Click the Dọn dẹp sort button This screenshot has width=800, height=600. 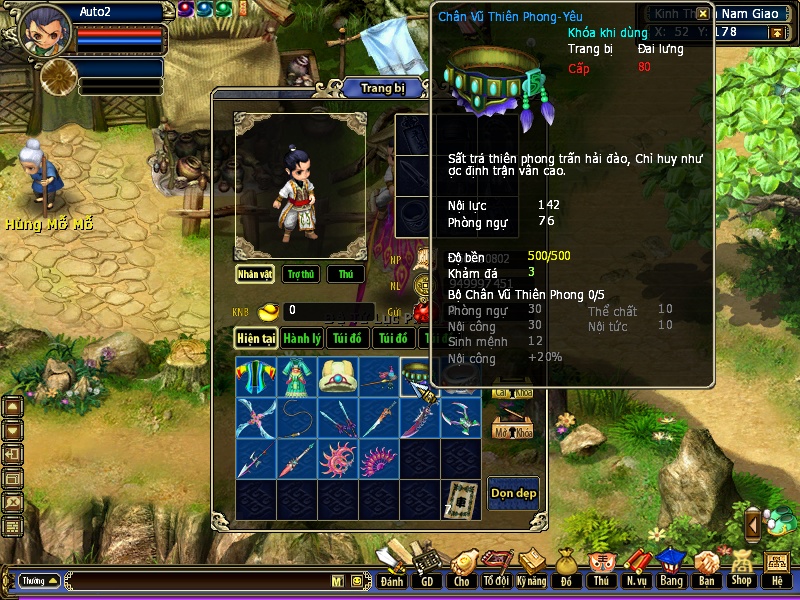tap(513, 493)
